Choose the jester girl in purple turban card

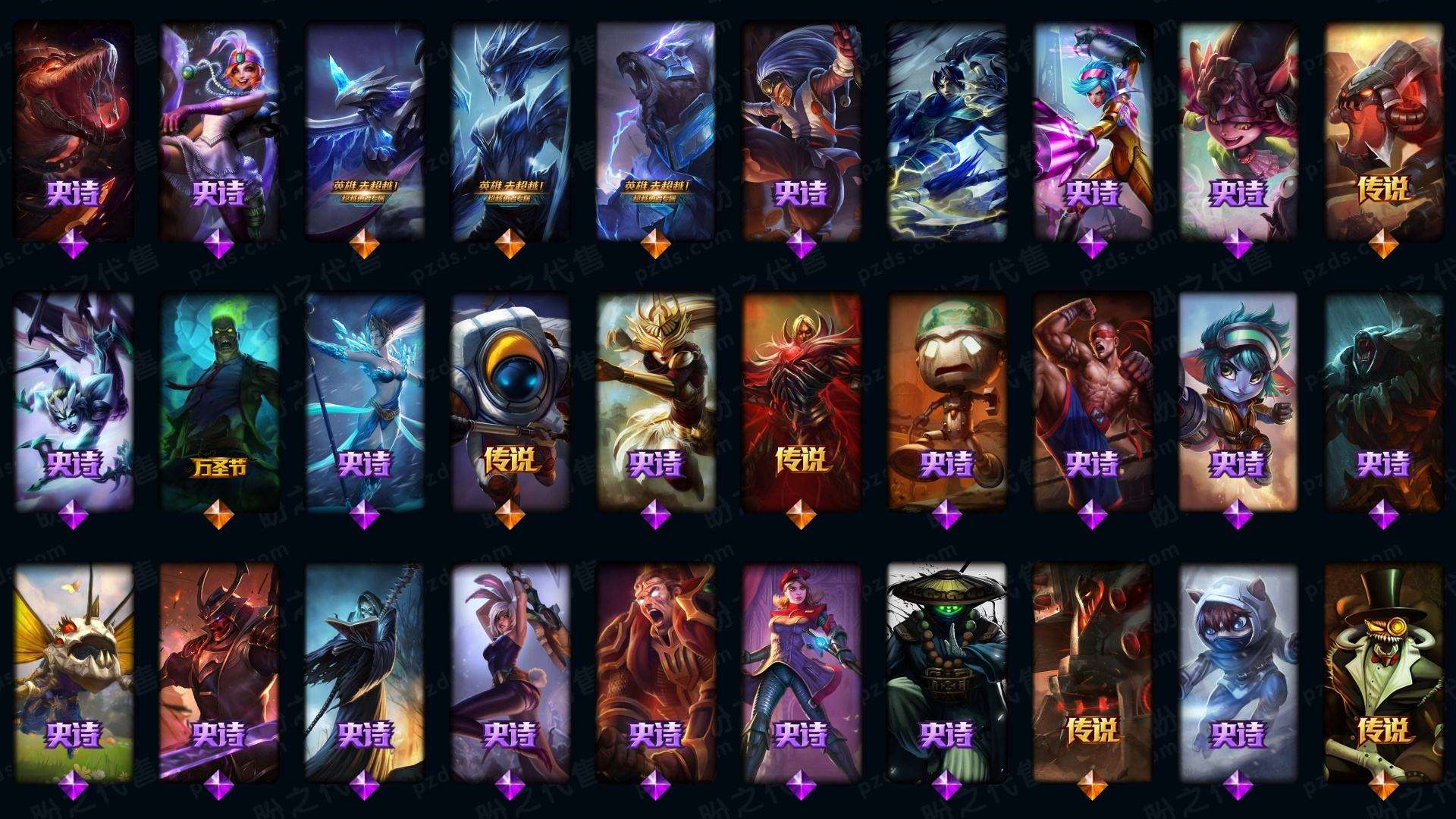[218, 129]
